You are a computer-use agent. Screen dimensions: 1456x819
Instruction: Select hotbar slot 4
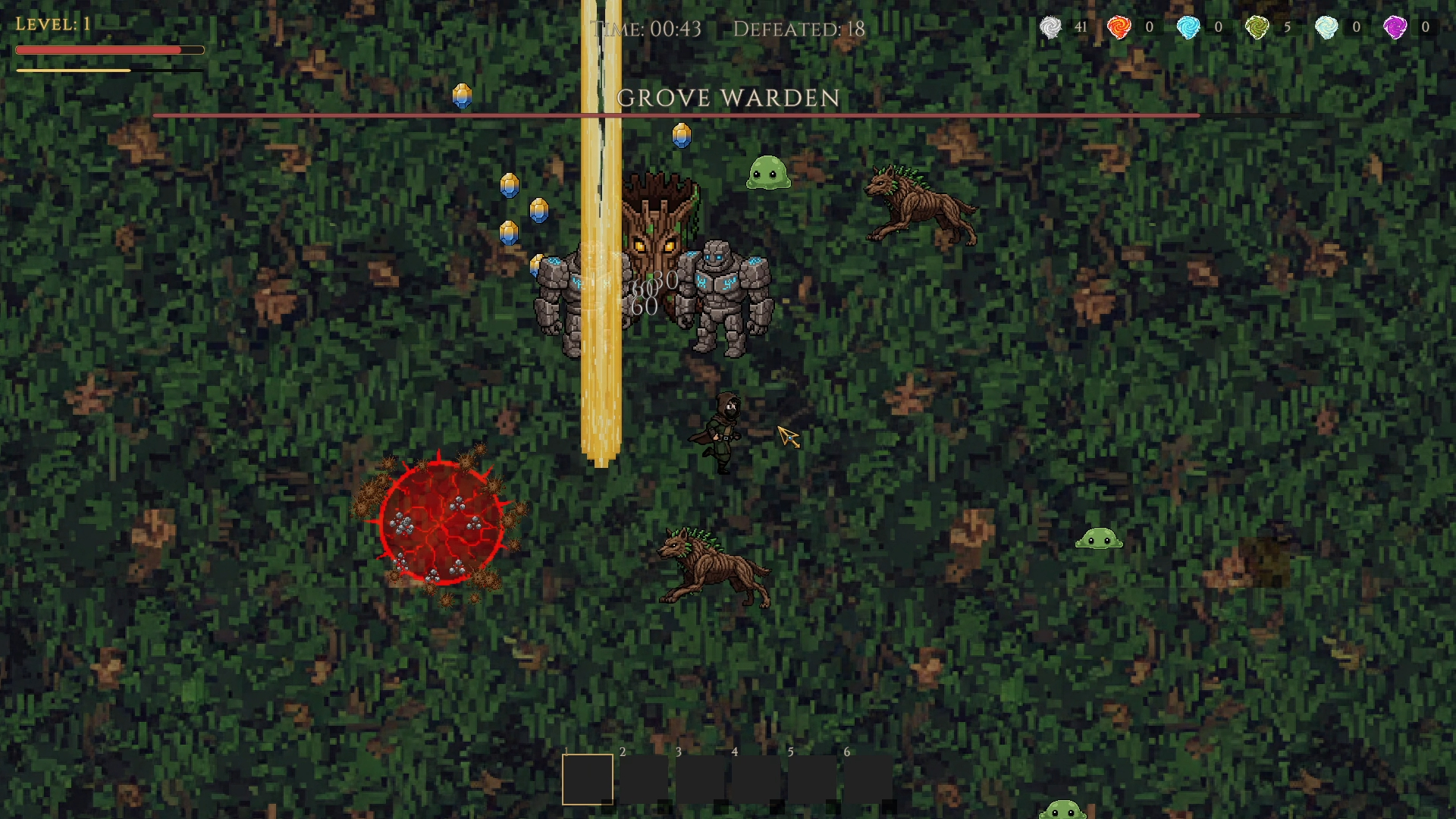pyautogui.click(x=755, y=779)
